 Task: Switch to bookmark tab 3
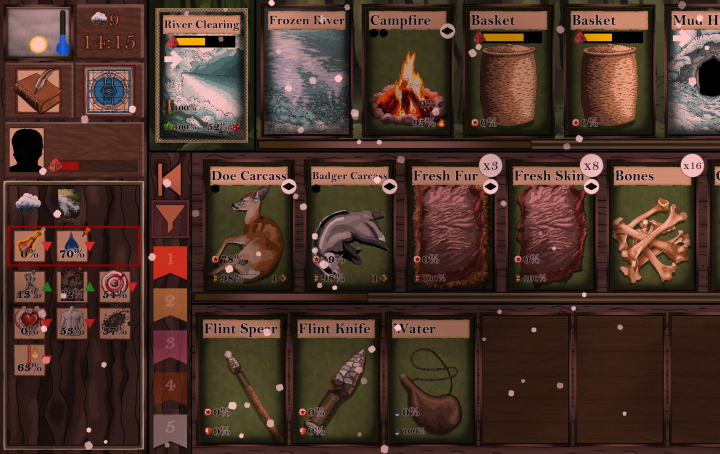[x=170, y=344]
